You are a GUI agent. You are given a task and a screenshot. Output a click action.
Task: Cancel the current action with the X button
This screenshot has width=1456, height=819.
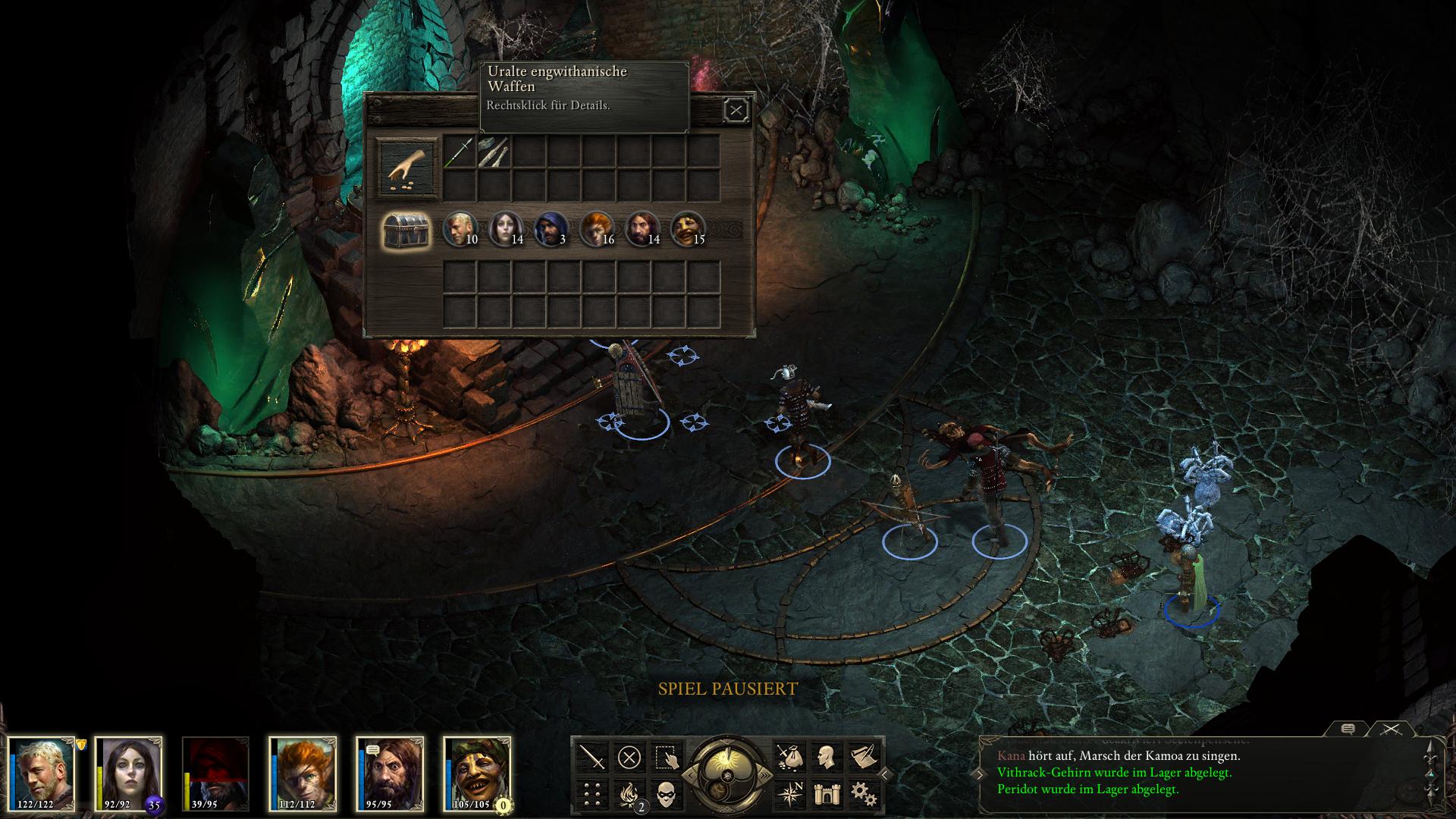629,757
